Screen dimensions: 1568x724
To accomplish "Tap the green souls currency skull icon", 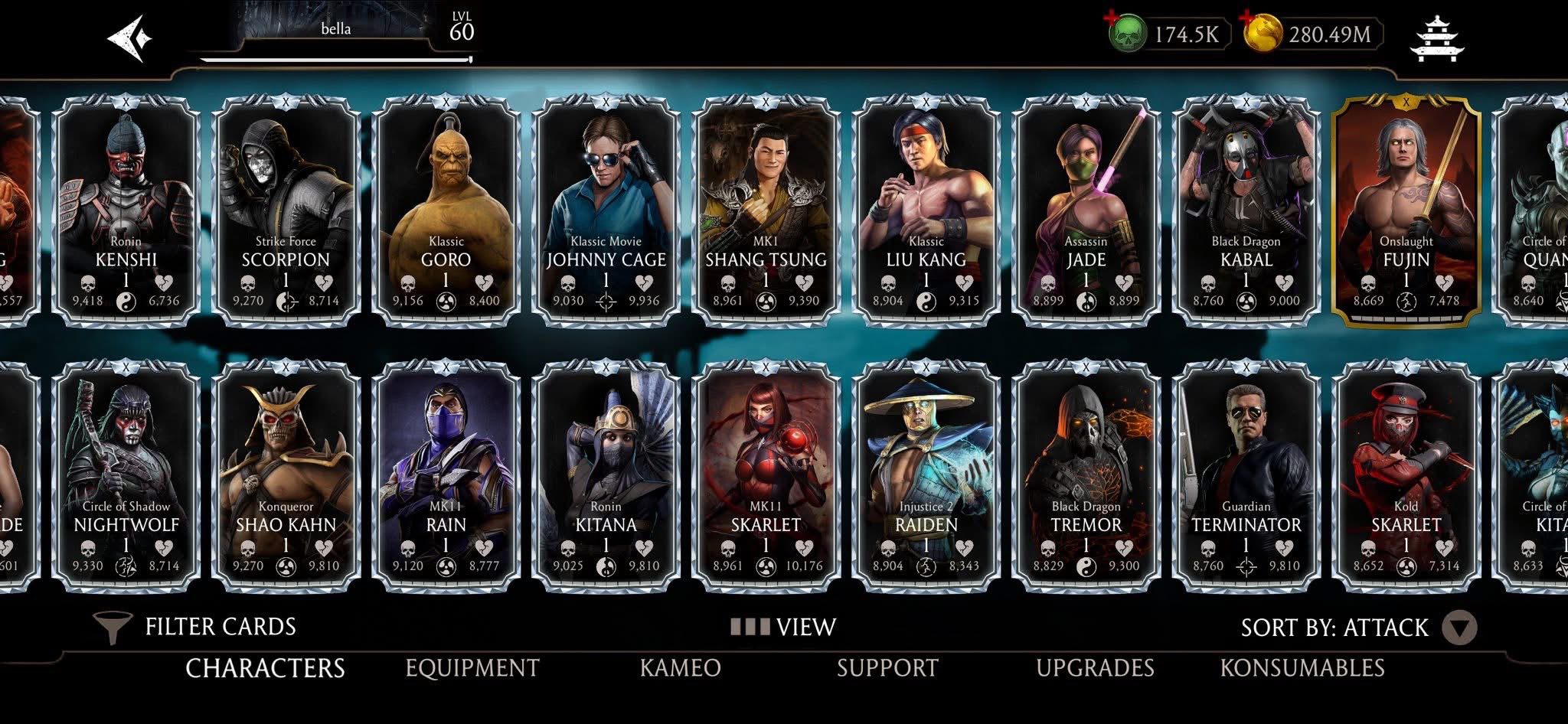I will tap(1125, 32).
